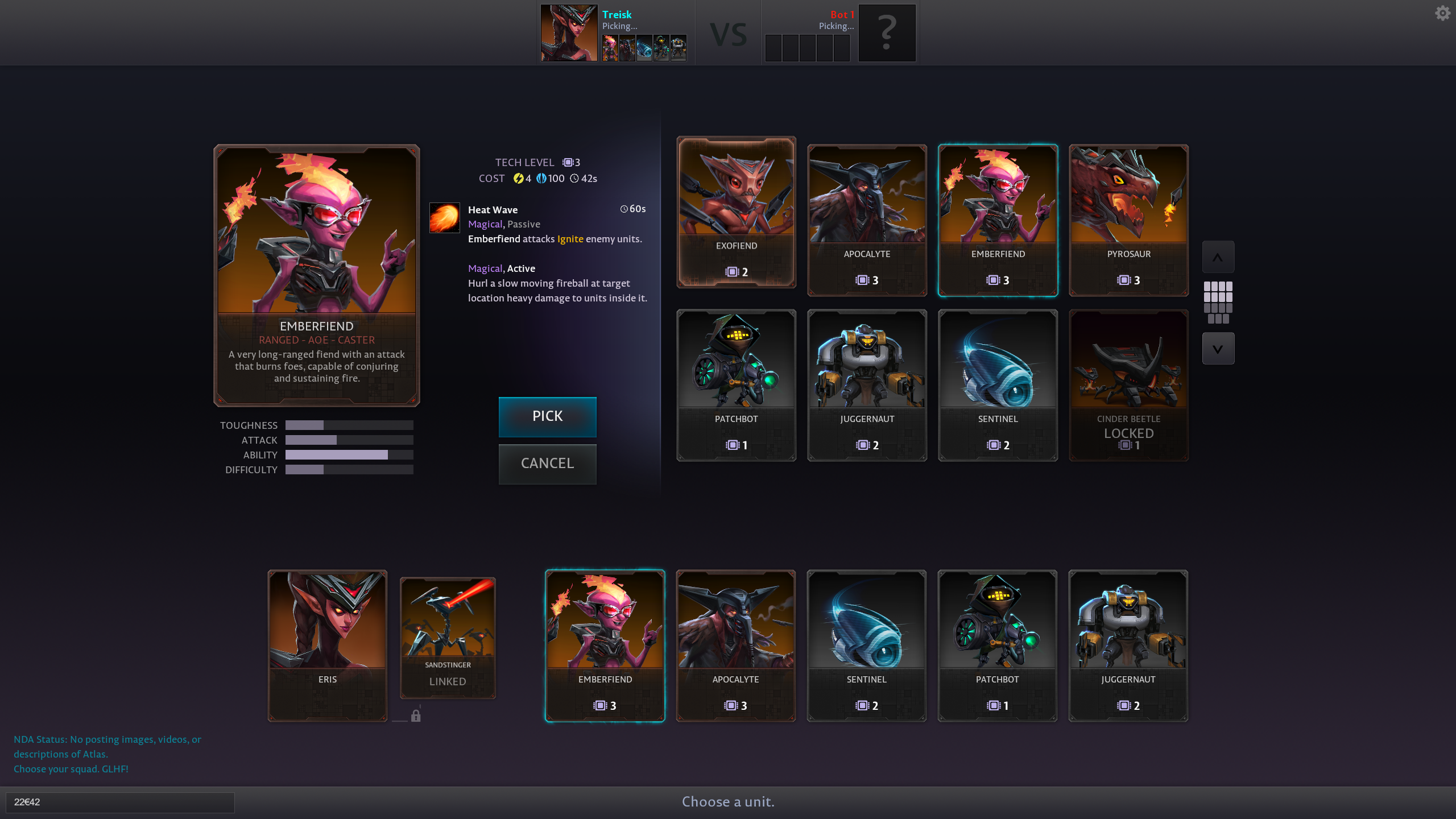Viewport: 1456px width, 819px height.
Task: Open the unit grid page indicator
Action: pyautogui.click(x=1218, y=302)
